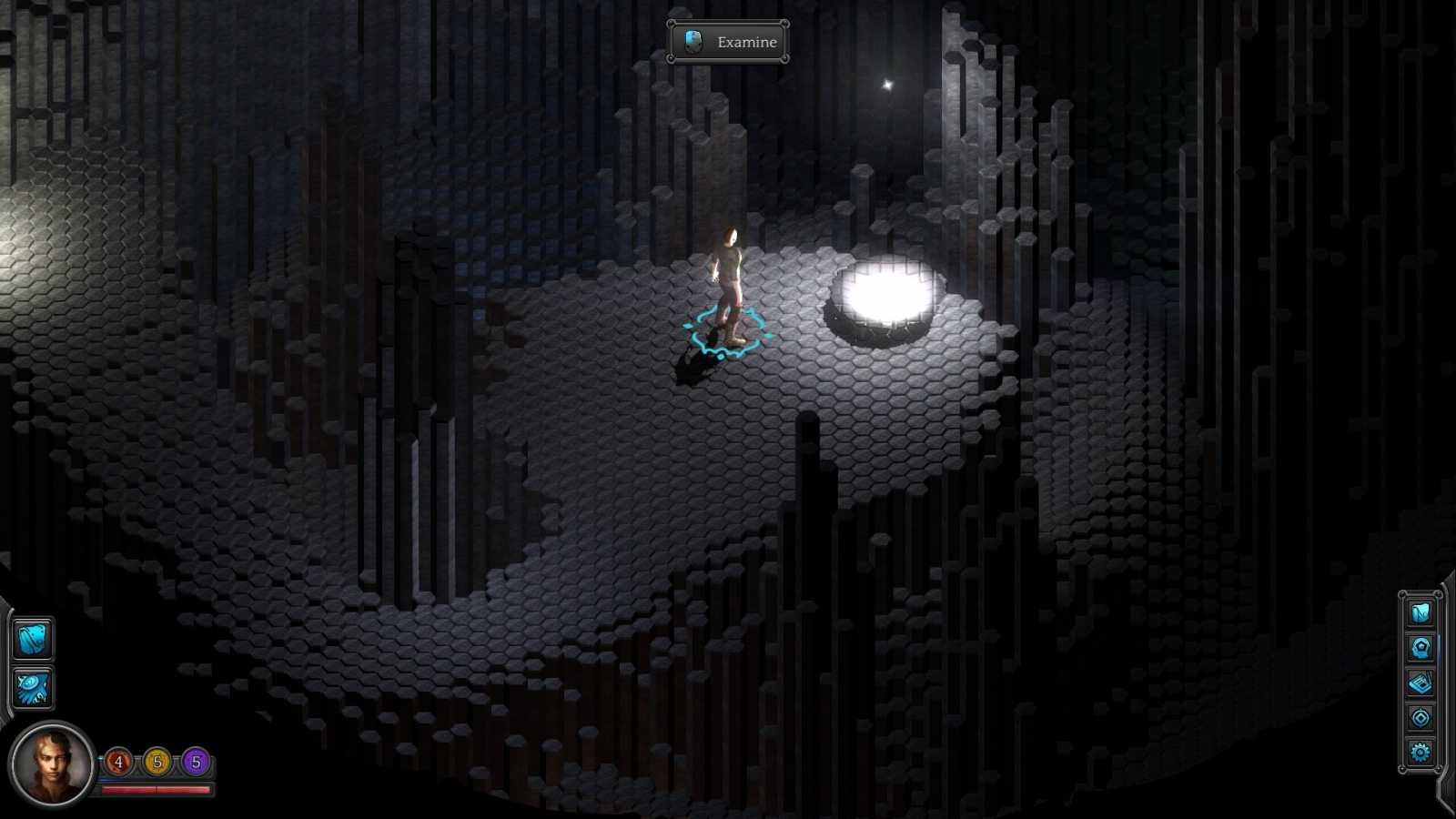Click the red counter showing 4
Screen dimensions: 1456x819
(x=118, y=762)
